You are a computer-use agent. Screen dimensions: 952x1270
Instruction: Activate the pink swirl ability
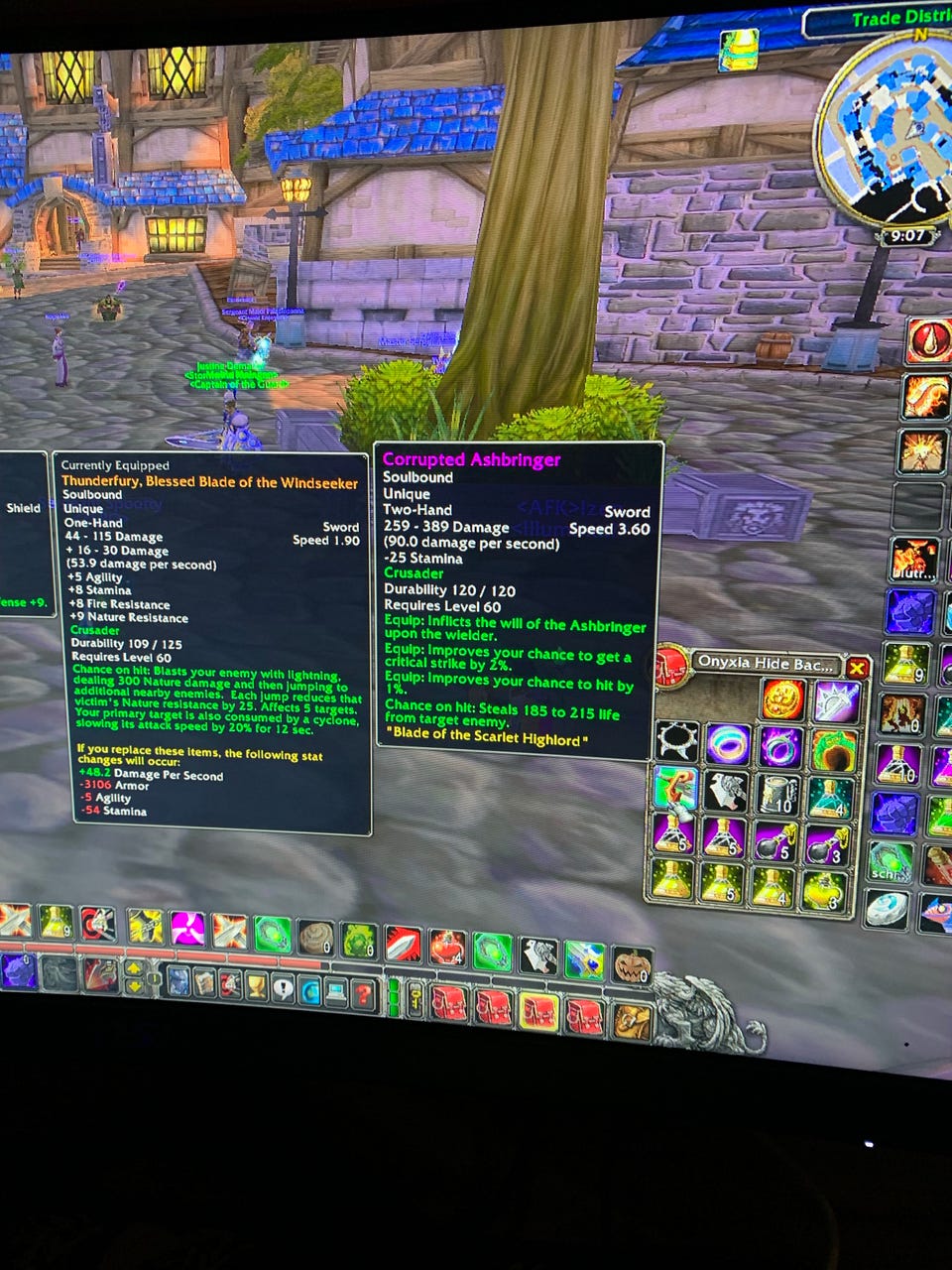click(186, 930)
